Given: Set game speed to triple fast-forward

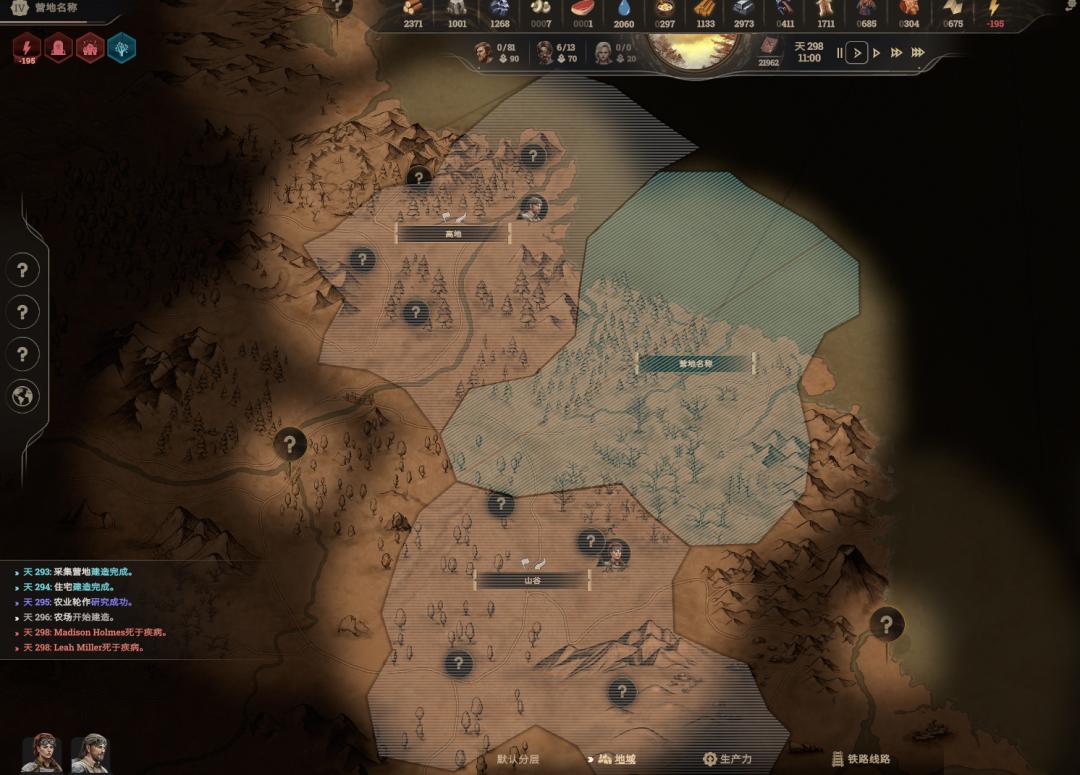Looking at the screenshot, I should click(x=918, y=53).
